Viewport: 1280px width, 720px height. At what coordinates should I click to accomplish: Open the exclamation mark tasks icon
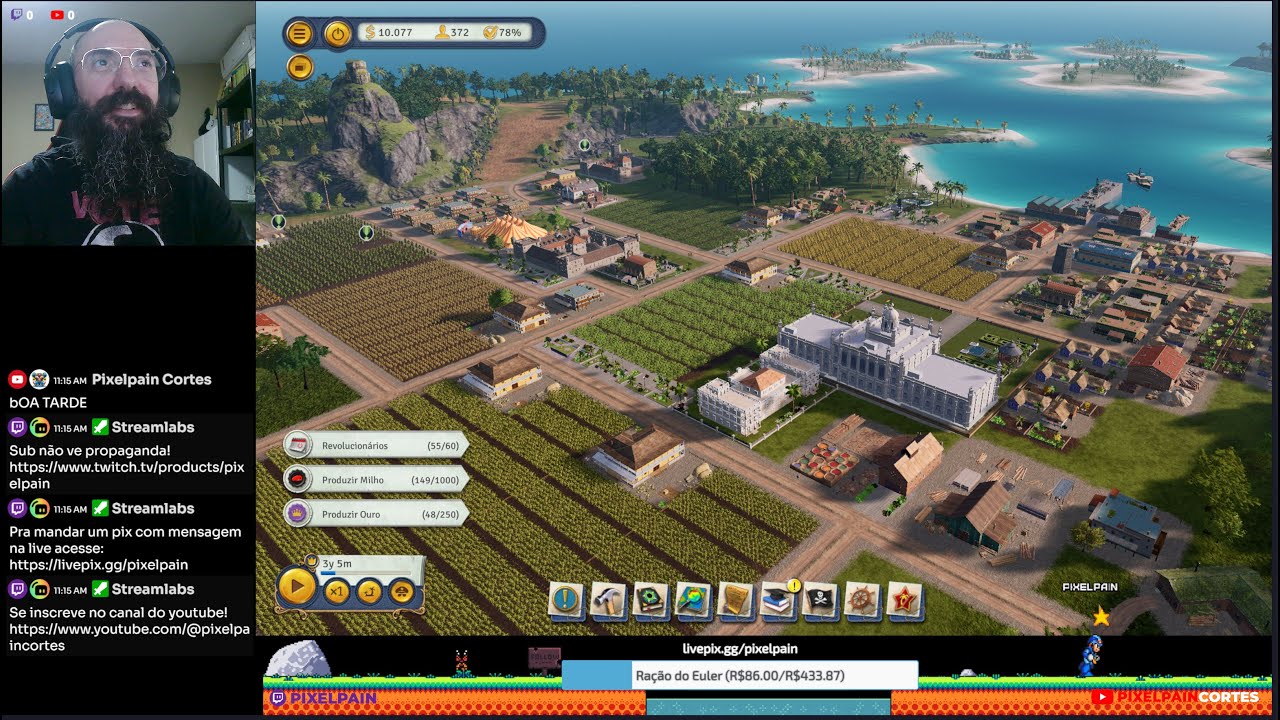click(566, 600)
